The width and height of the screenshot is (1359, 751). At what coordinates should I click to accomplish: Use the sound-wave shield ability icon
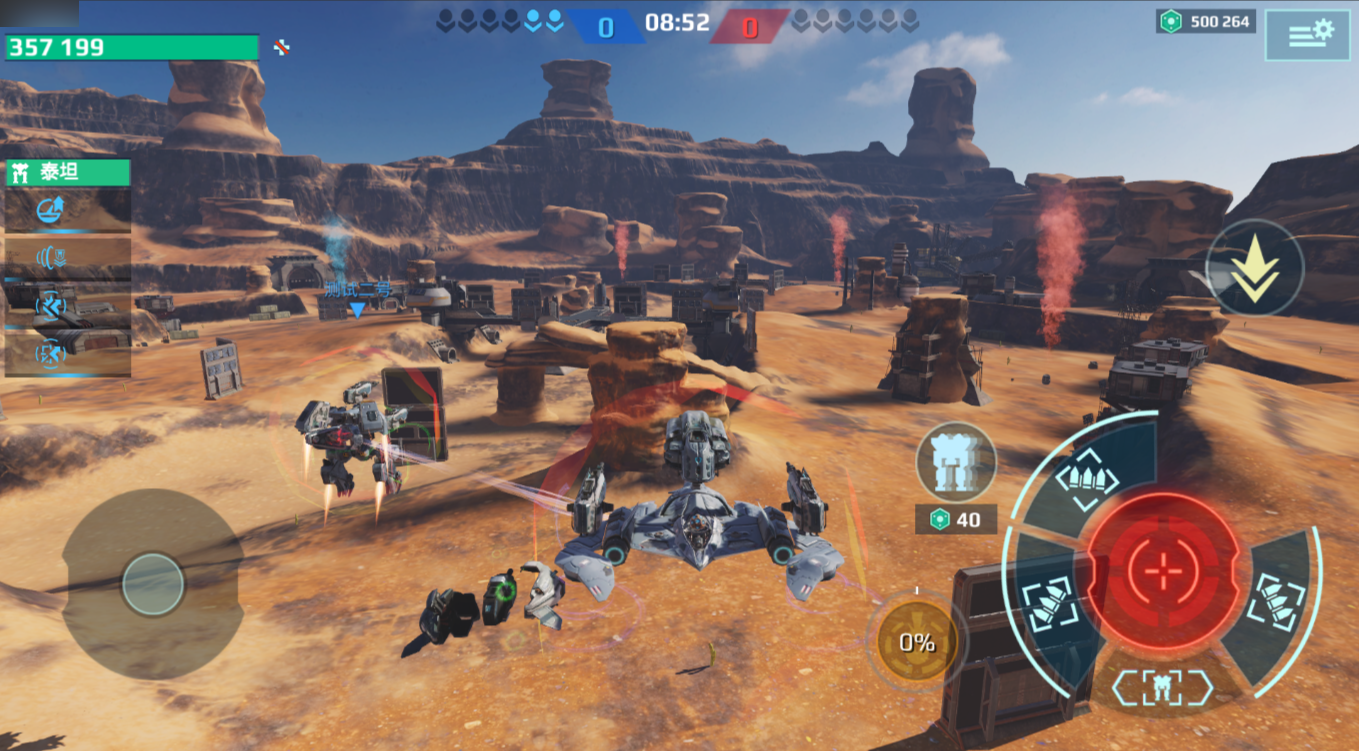51,258
